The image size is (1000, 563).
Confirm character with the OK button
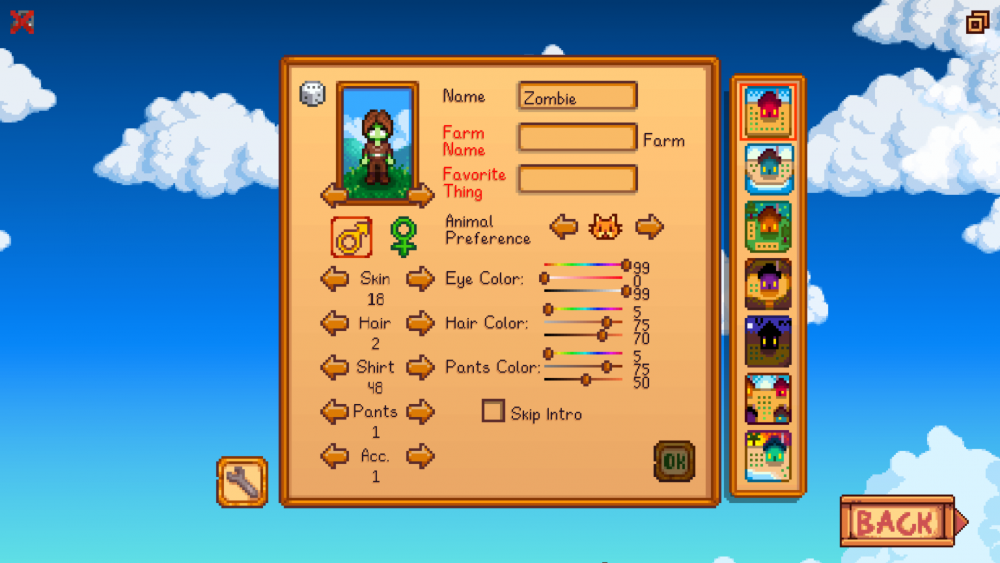pos(674,461)
